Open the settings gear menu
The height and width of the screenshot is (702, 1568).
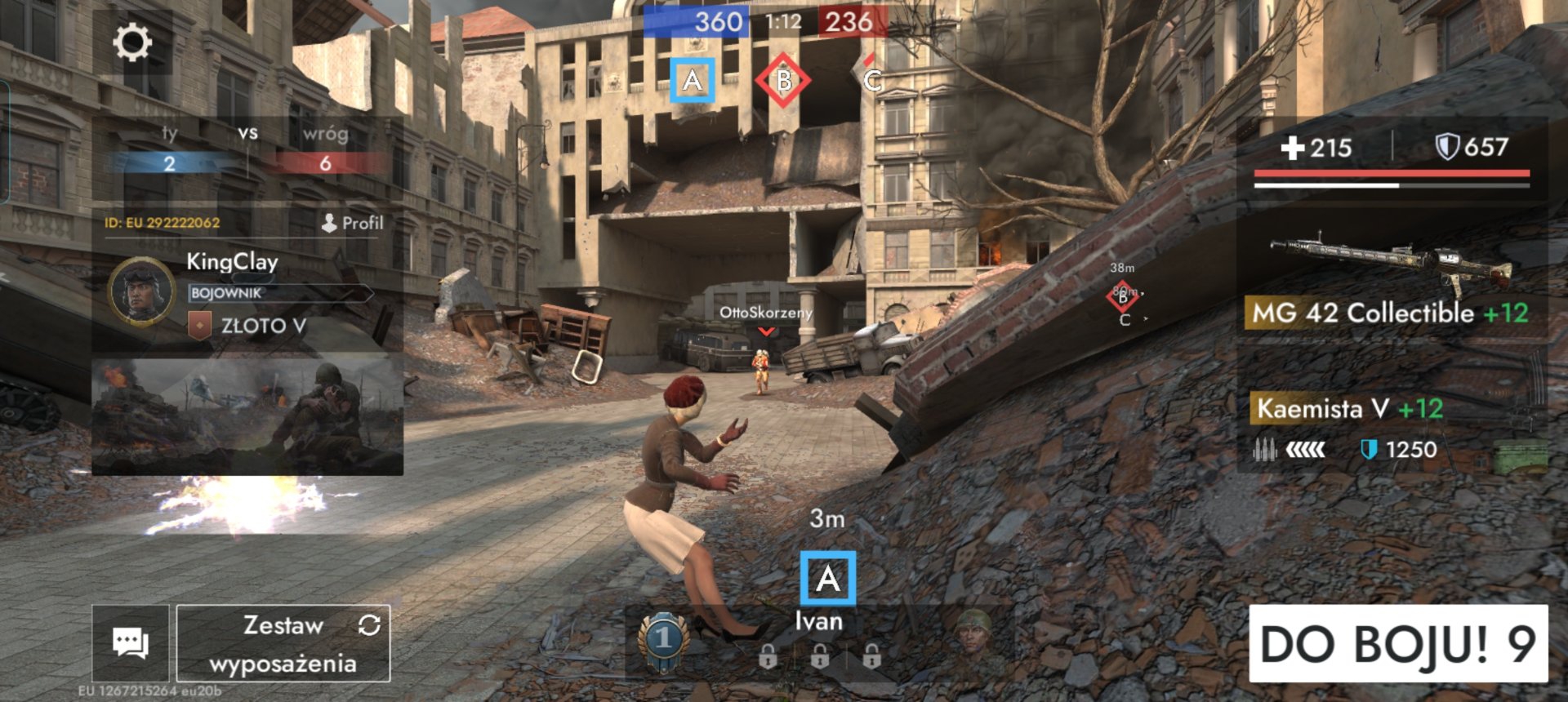pos(132,42)
